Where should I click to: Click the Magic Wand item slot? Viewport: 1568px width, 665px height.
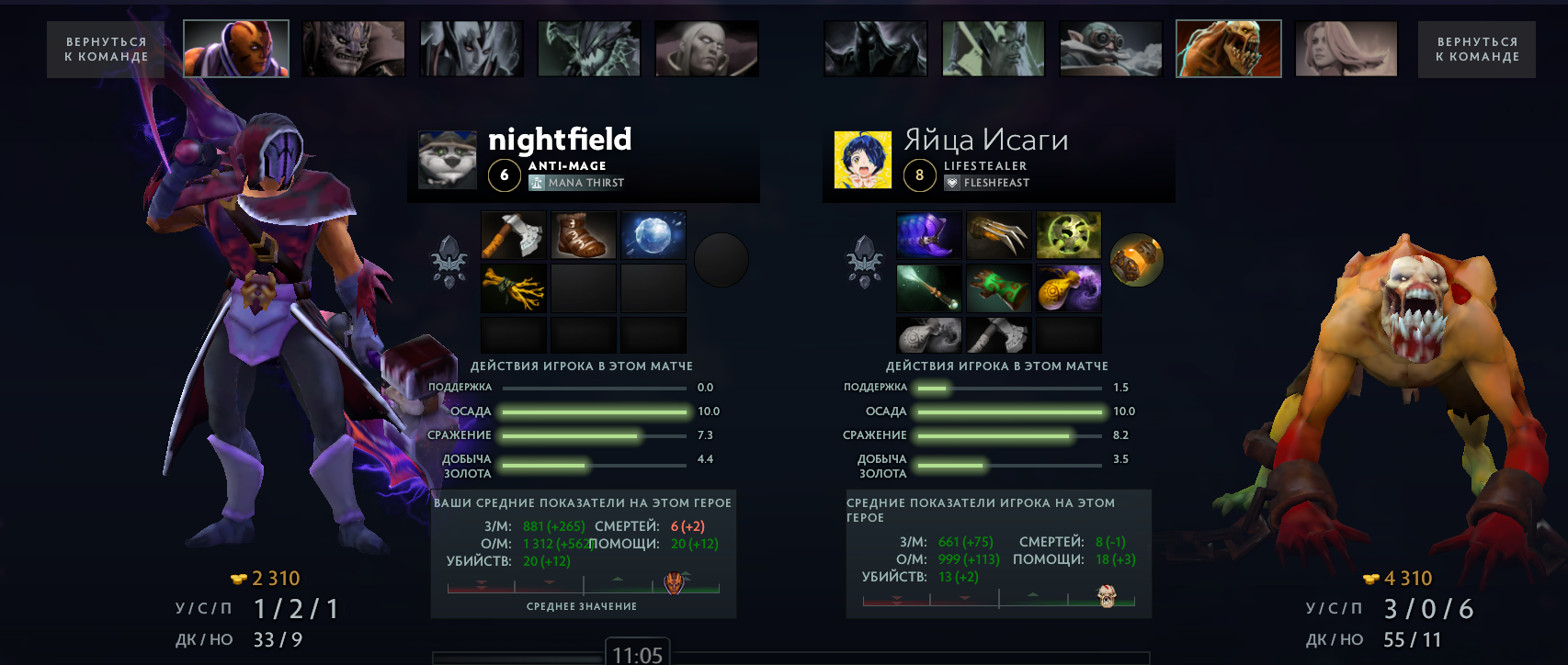[x=929, y=288]
